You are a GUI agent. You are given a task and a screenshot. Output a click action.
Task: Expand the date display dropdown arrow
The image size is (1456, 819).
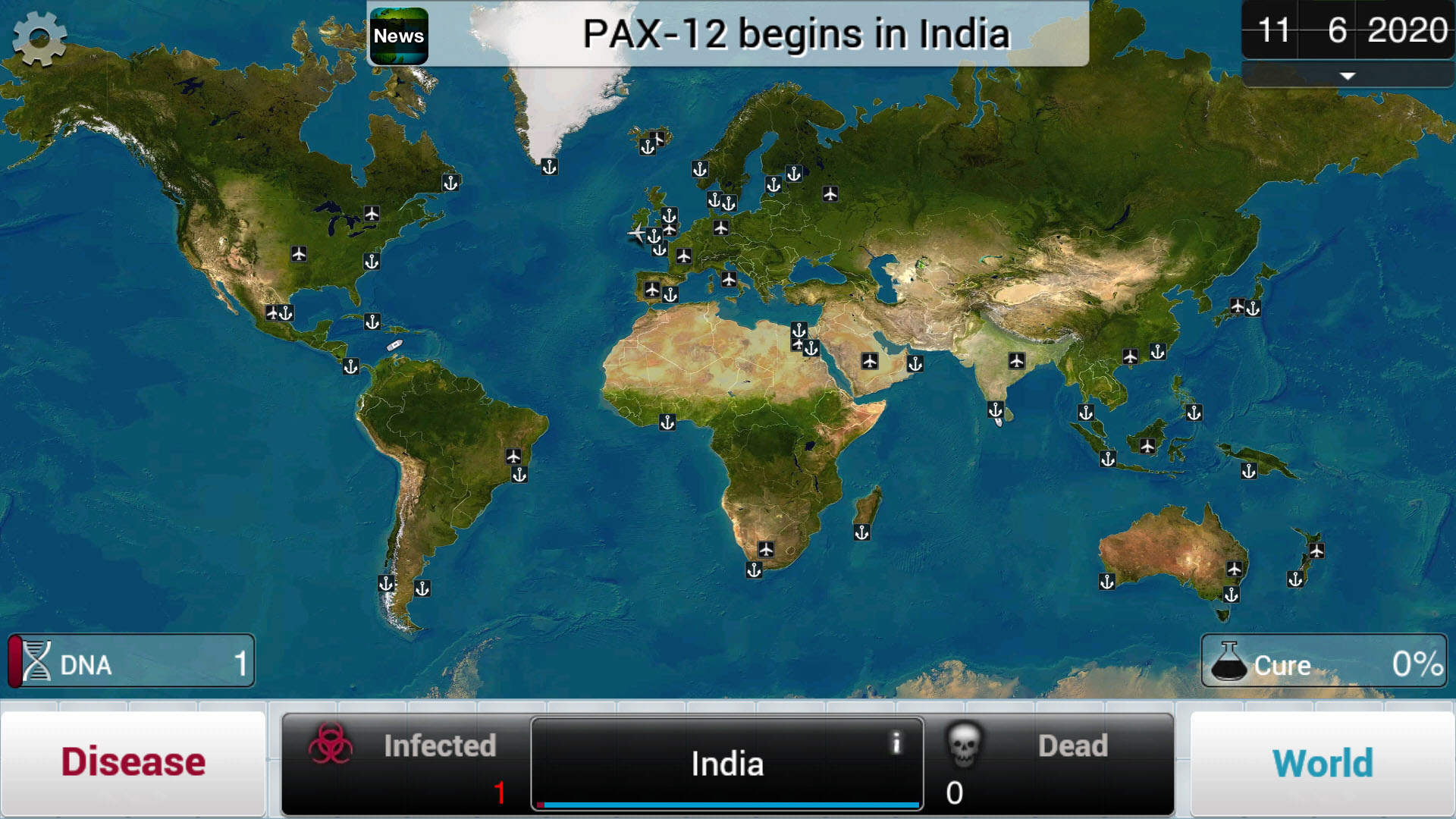[x=1346, y=76]
